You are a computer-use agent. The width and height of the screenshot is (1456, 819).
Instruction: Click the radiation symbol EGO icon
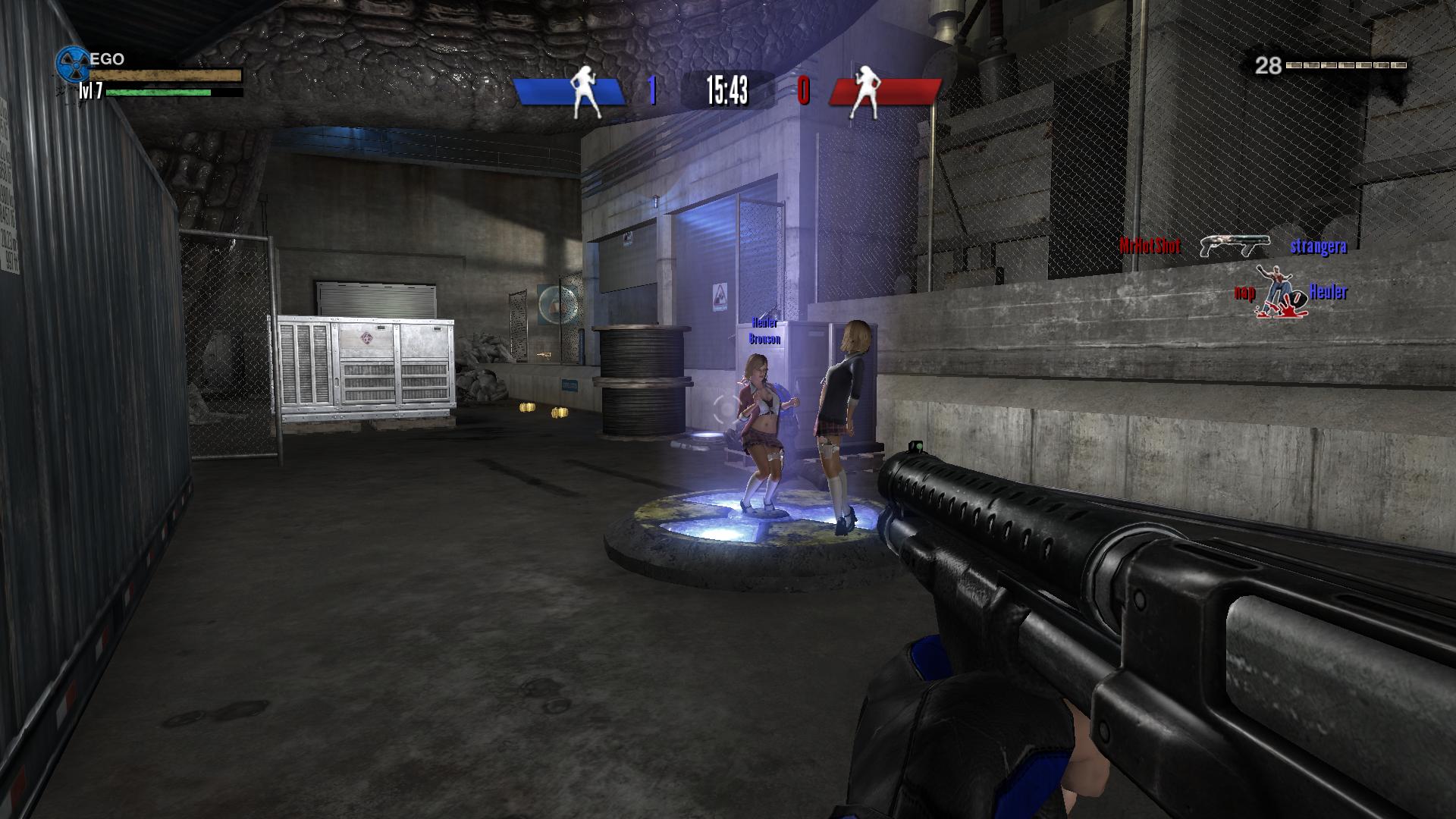(73, 64)
